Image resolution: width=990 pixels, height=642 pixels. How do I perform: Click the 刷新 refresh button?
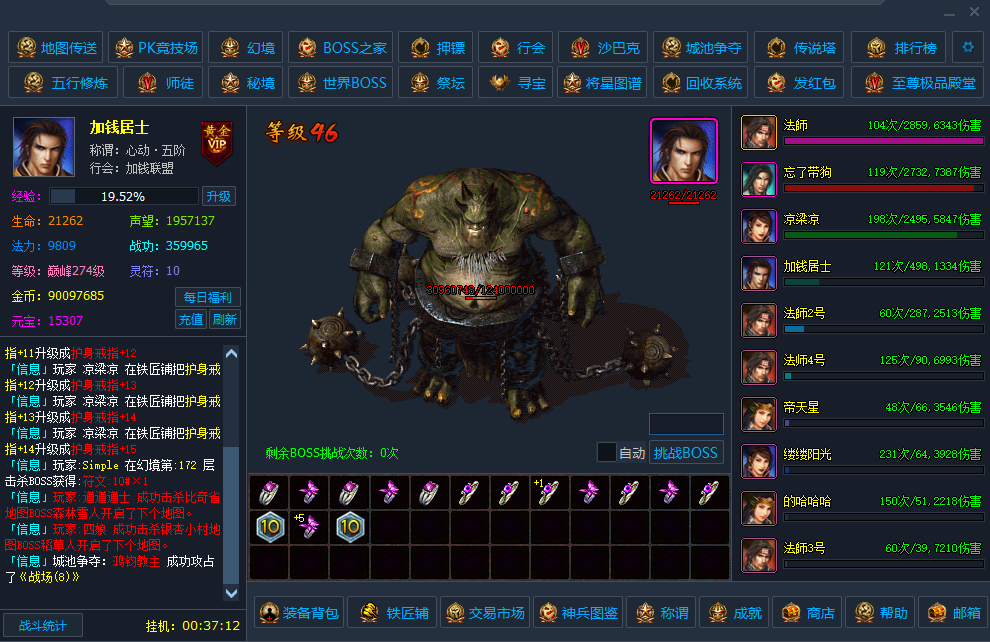224,320
